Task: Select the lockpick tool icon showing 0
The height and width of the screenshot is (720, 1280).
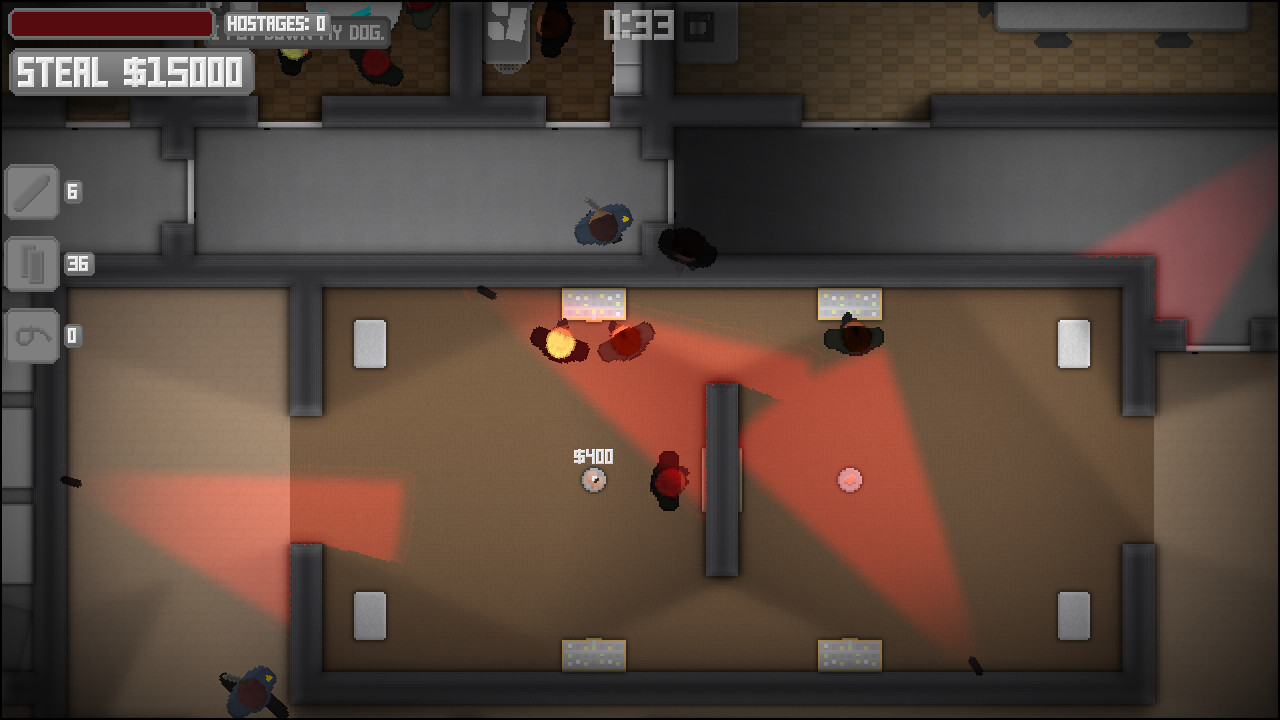Action: pyautogui.click(x=31, y=336)
